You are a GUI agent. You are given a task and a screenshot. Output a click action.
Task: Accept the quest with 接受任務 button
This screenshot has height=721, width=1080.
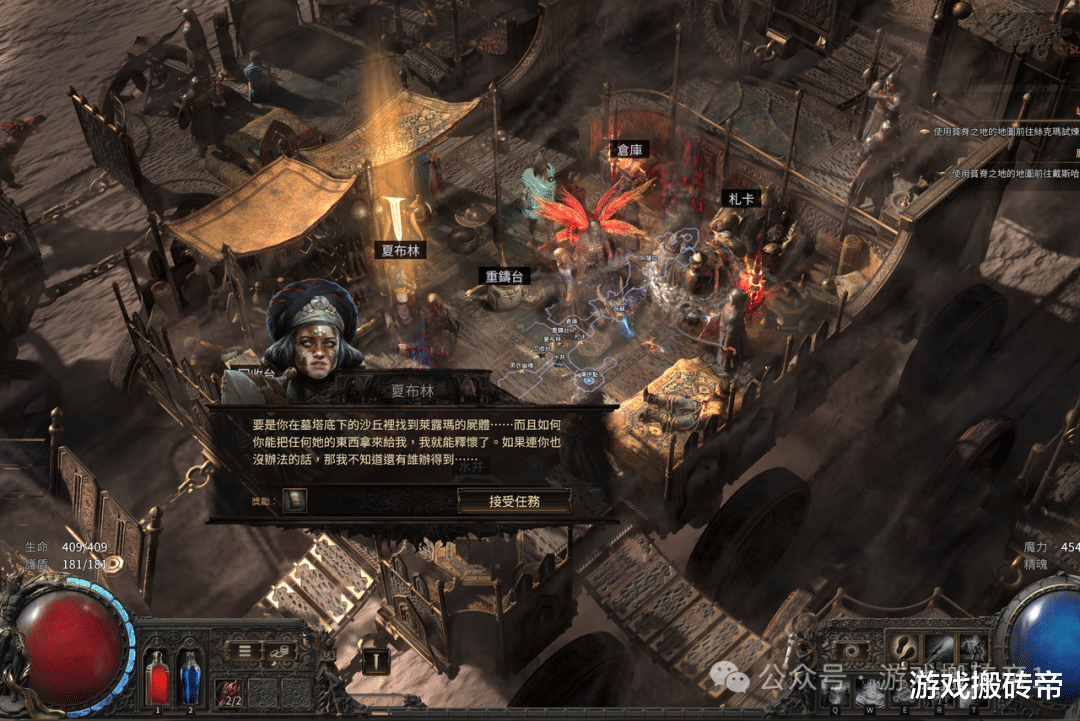(x=514, y=501)
